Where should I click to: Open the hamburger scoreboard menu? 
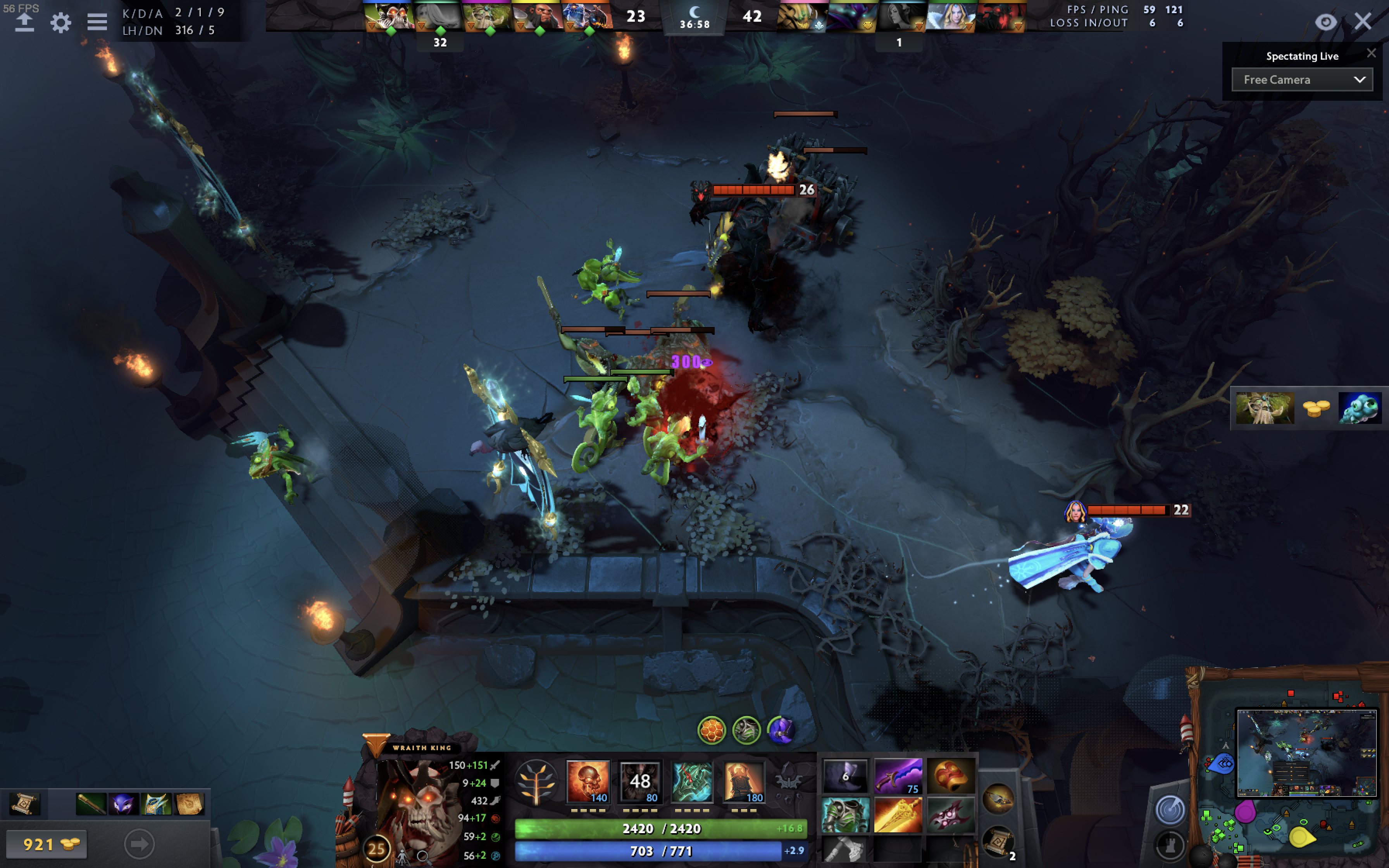point(97,22)
